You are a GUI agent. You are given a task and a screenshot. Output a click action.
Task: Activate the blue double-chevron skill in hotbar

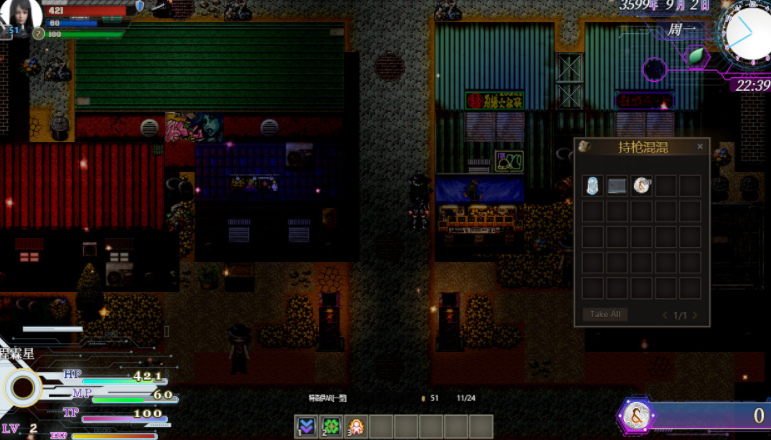pos(307,427)
